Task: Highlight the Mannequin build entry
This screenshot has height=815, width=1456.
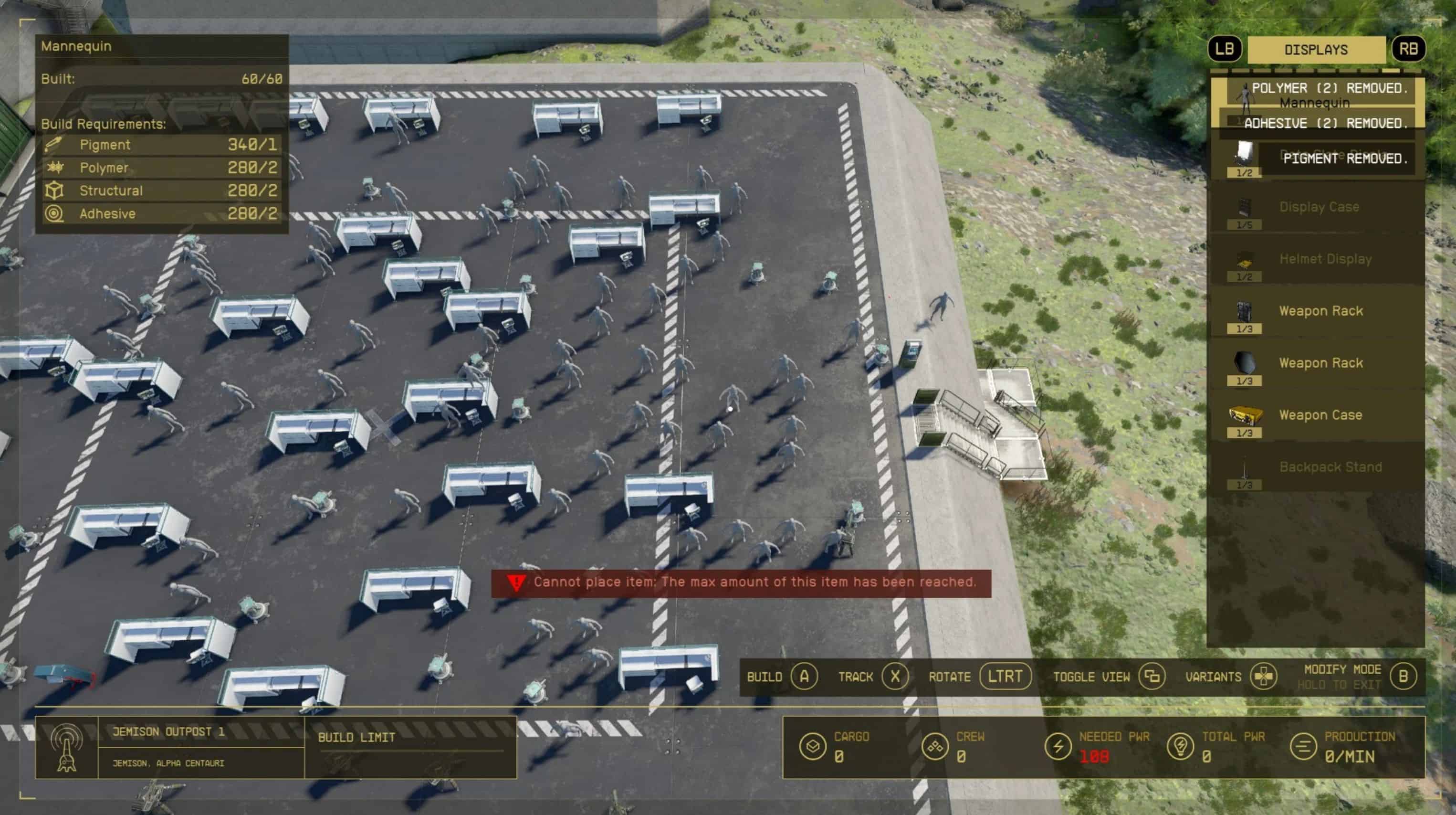Action: [1314, 104]
